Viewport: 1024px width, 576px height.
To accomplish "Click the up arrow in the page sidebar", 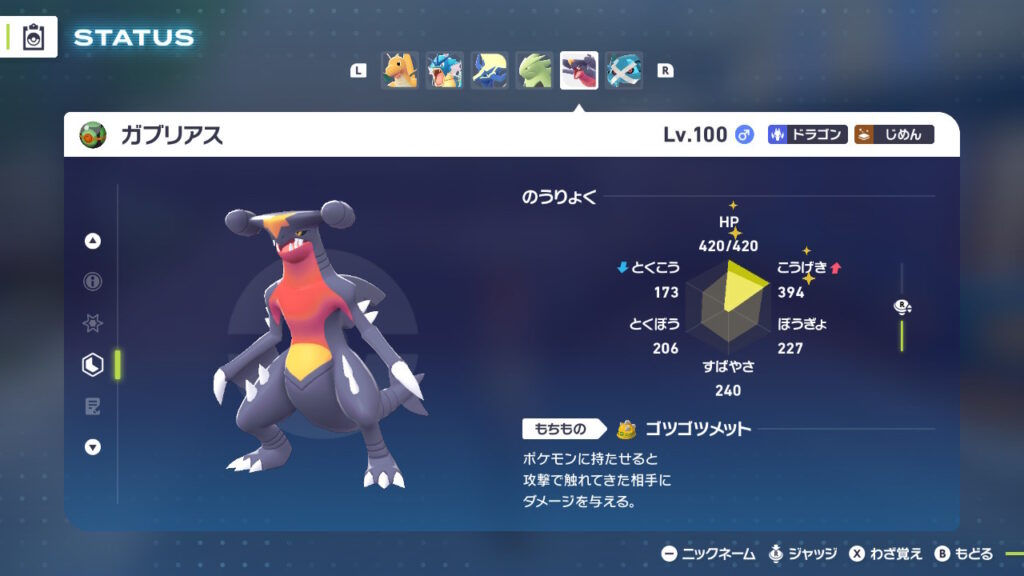I will pos(93,241).
